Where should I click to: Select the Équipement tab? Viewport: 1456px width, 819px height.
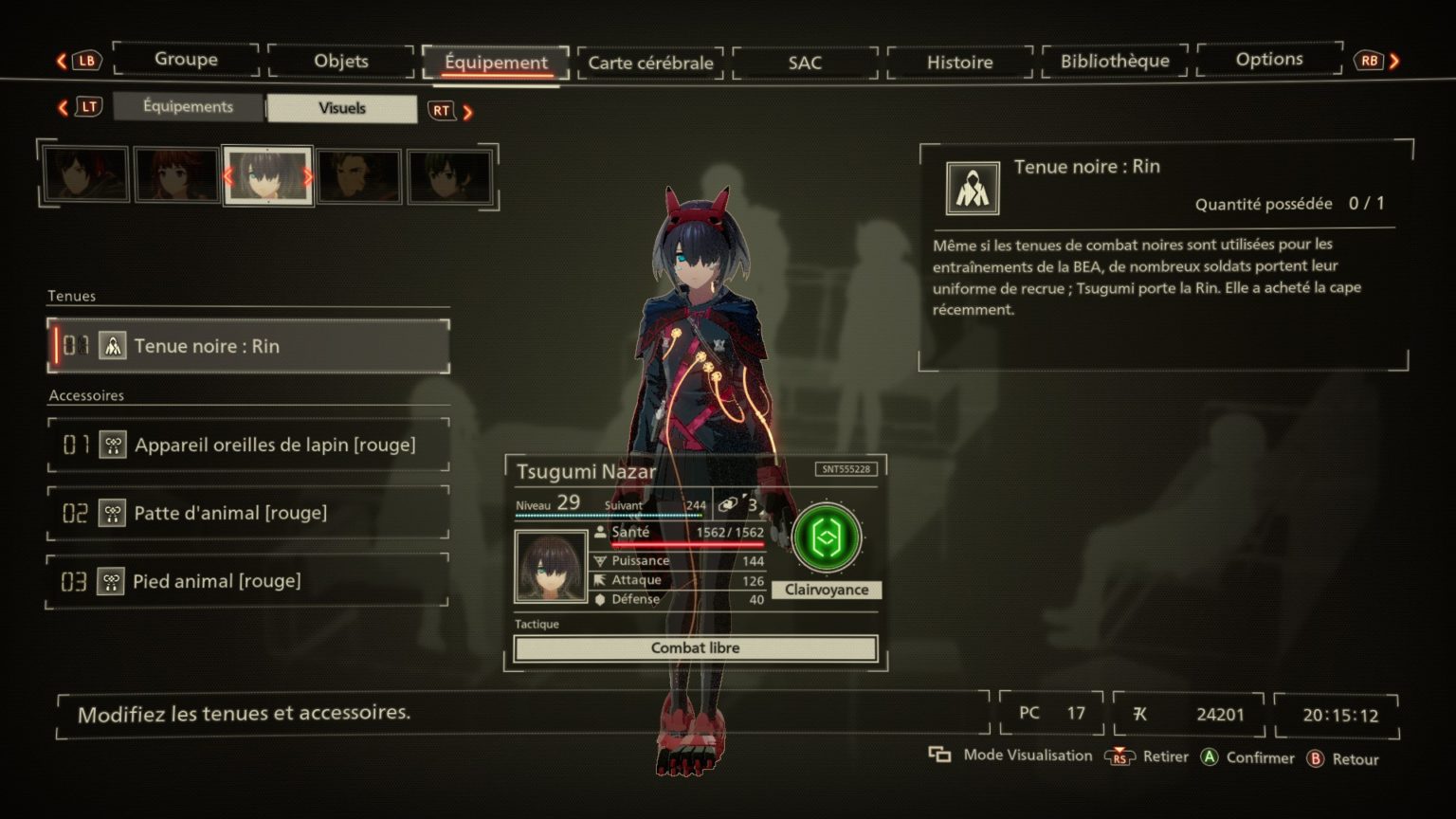tap(496, 63)
